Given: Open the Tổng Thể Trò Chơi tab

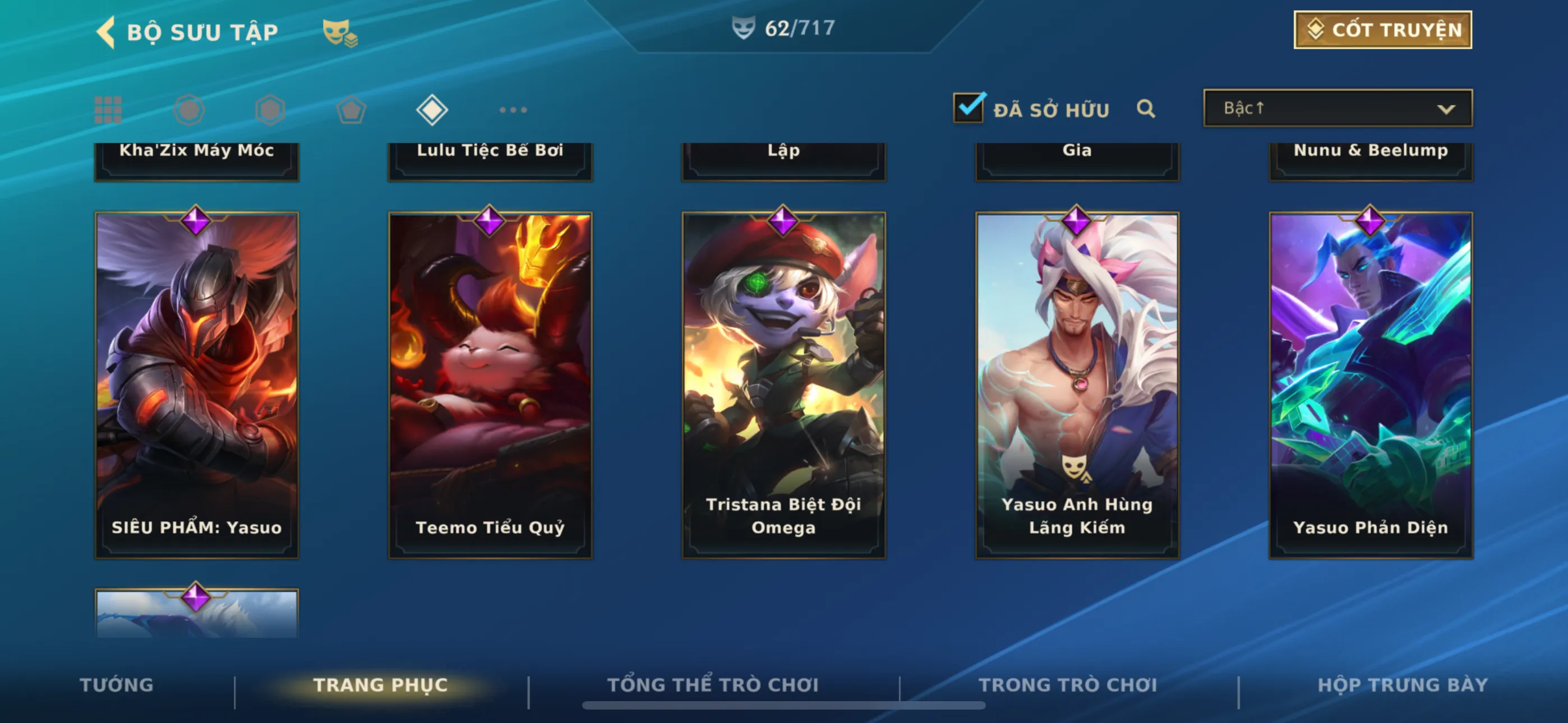Looking at the screenshot, I should 713,685.
